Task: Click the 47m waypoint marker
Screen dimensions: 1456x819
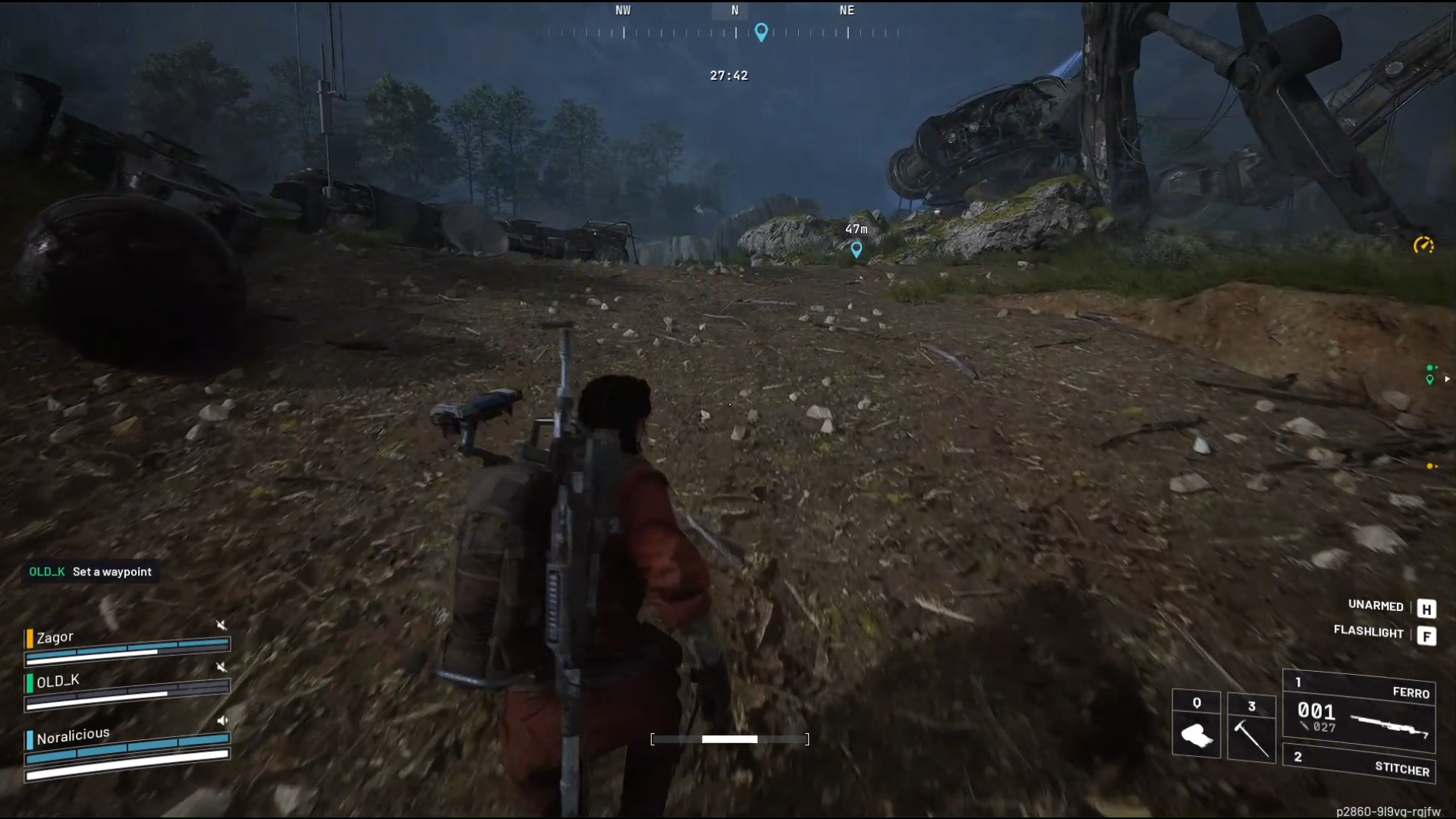Action: [856, 248]
